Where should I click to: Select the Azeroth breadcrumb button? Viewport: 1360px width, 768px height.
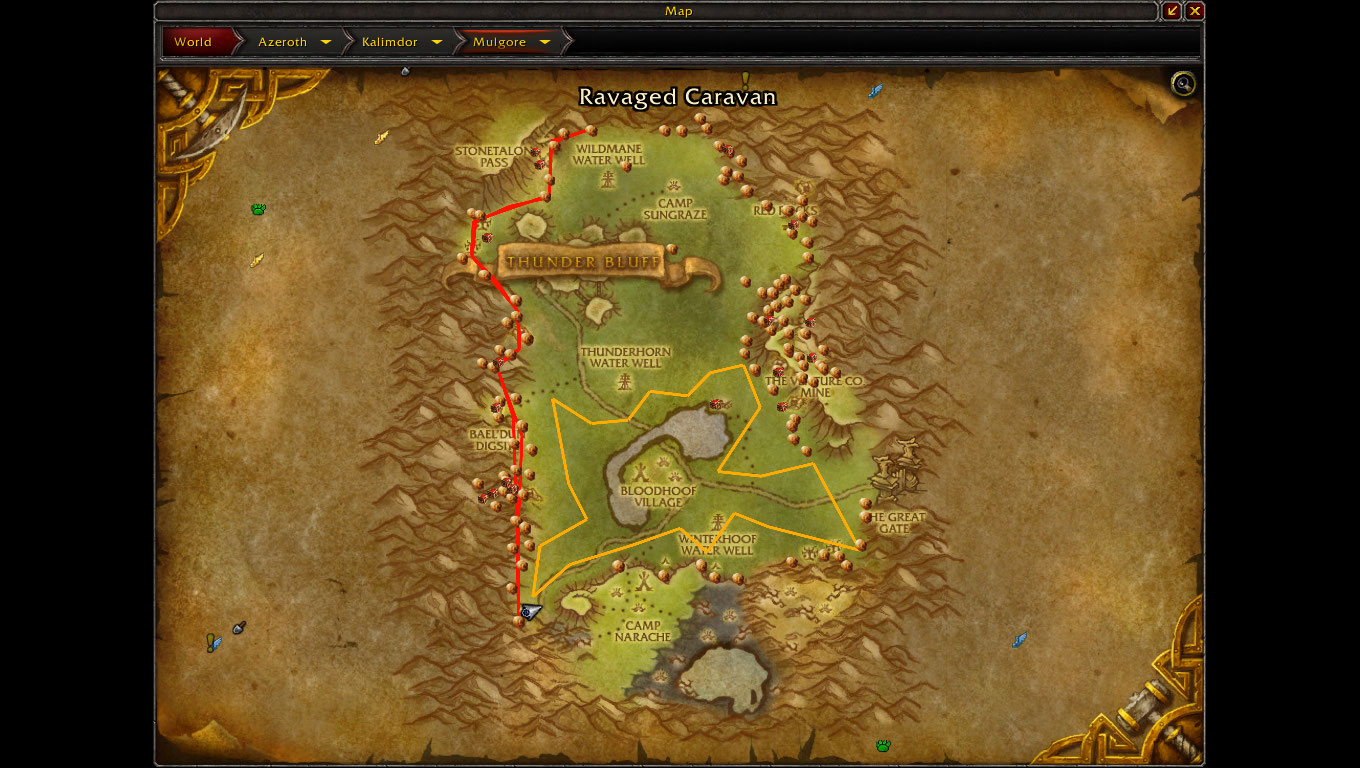tap(283, 42)
